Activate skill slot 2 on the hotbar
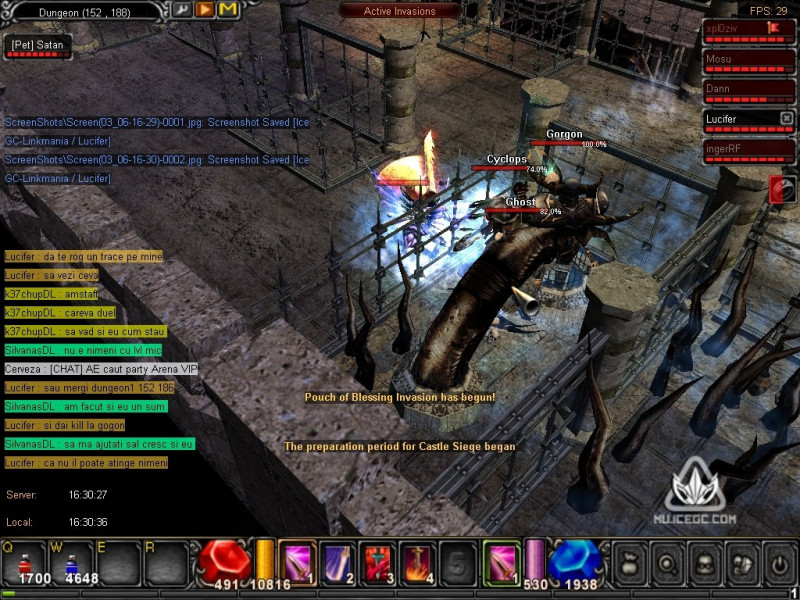This screenshot has height=600, width=800. pyautogui.click(x=337, y=562)
